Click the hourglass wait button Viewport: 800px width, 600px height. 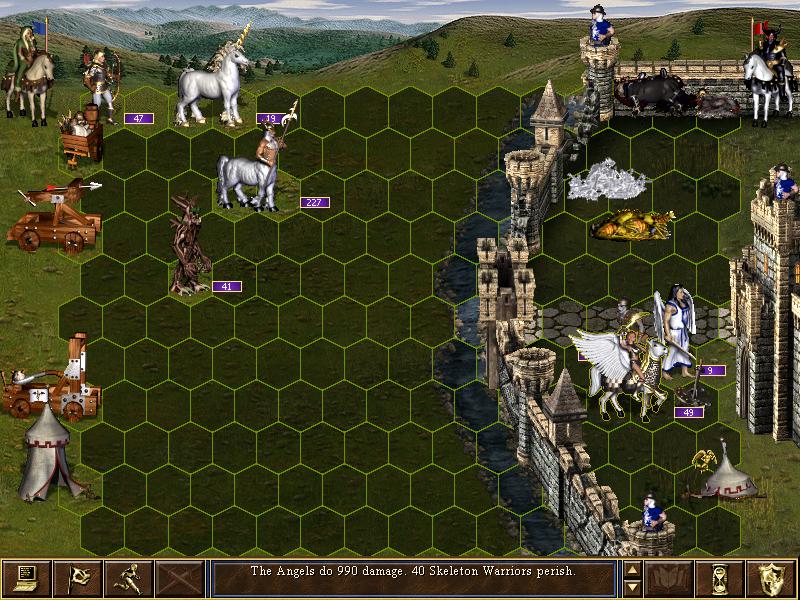[721, 578]
